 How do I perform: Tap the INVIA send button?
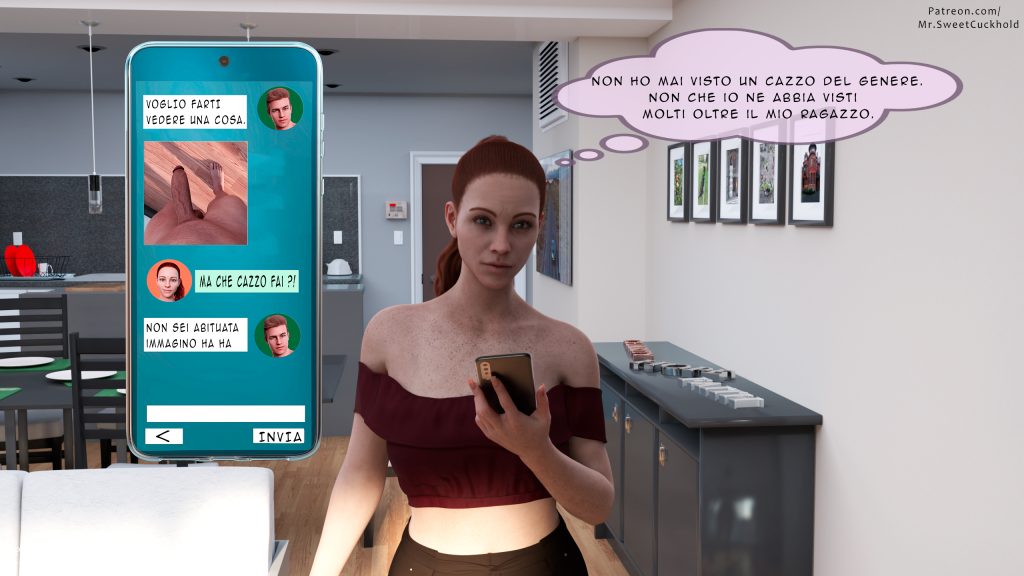point(279,436)
